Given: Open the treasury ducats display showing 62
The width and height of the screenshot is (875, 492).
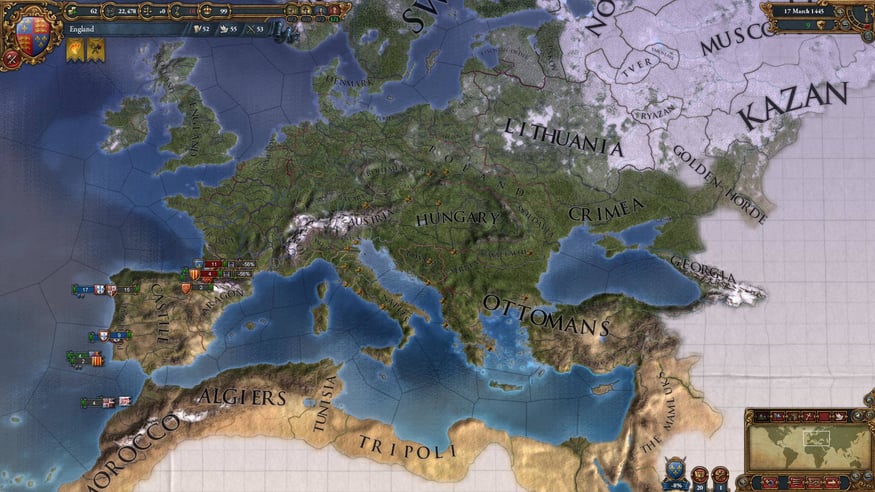Looking at the screenshot, I should (85, 11).
